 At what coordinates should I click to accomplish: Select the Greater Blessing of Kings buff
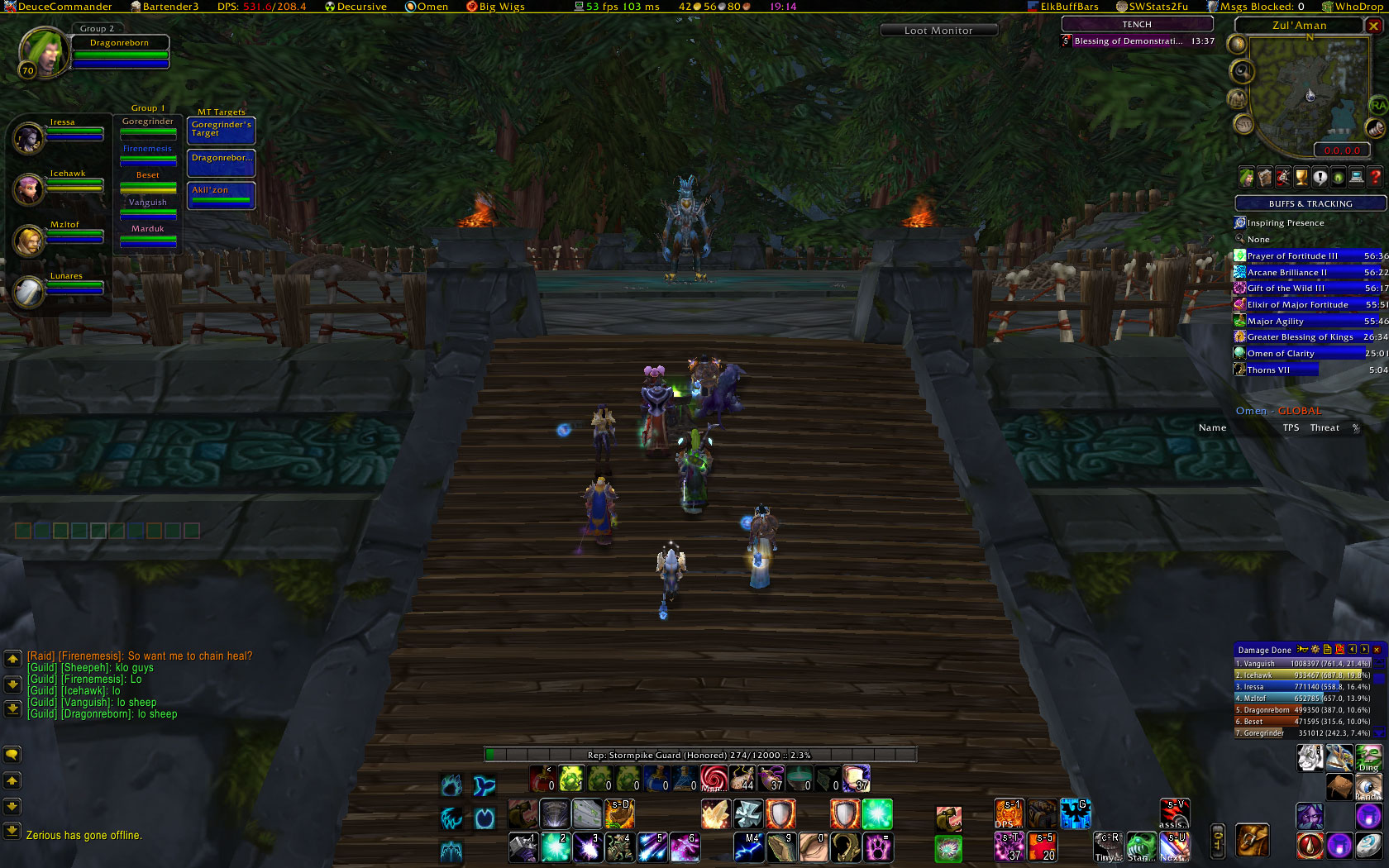(x=1300, y=337)
